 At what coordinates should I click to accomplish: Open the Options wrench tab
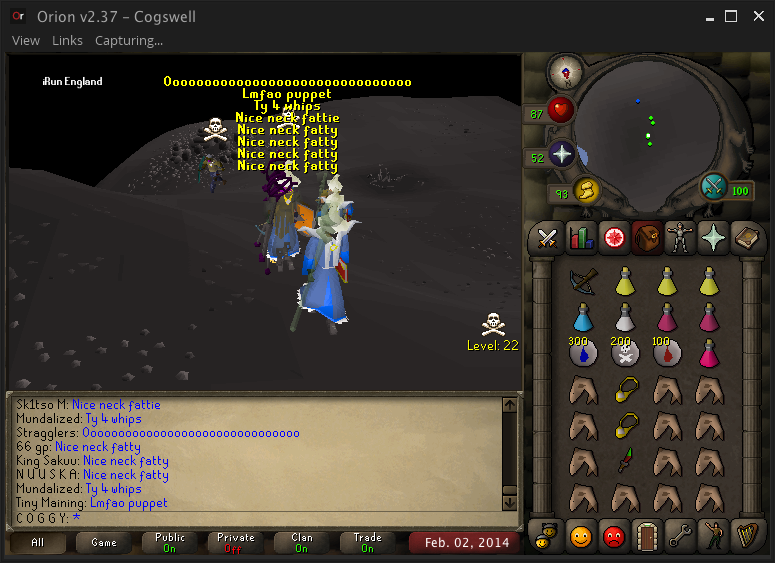(x=681, y=535)
